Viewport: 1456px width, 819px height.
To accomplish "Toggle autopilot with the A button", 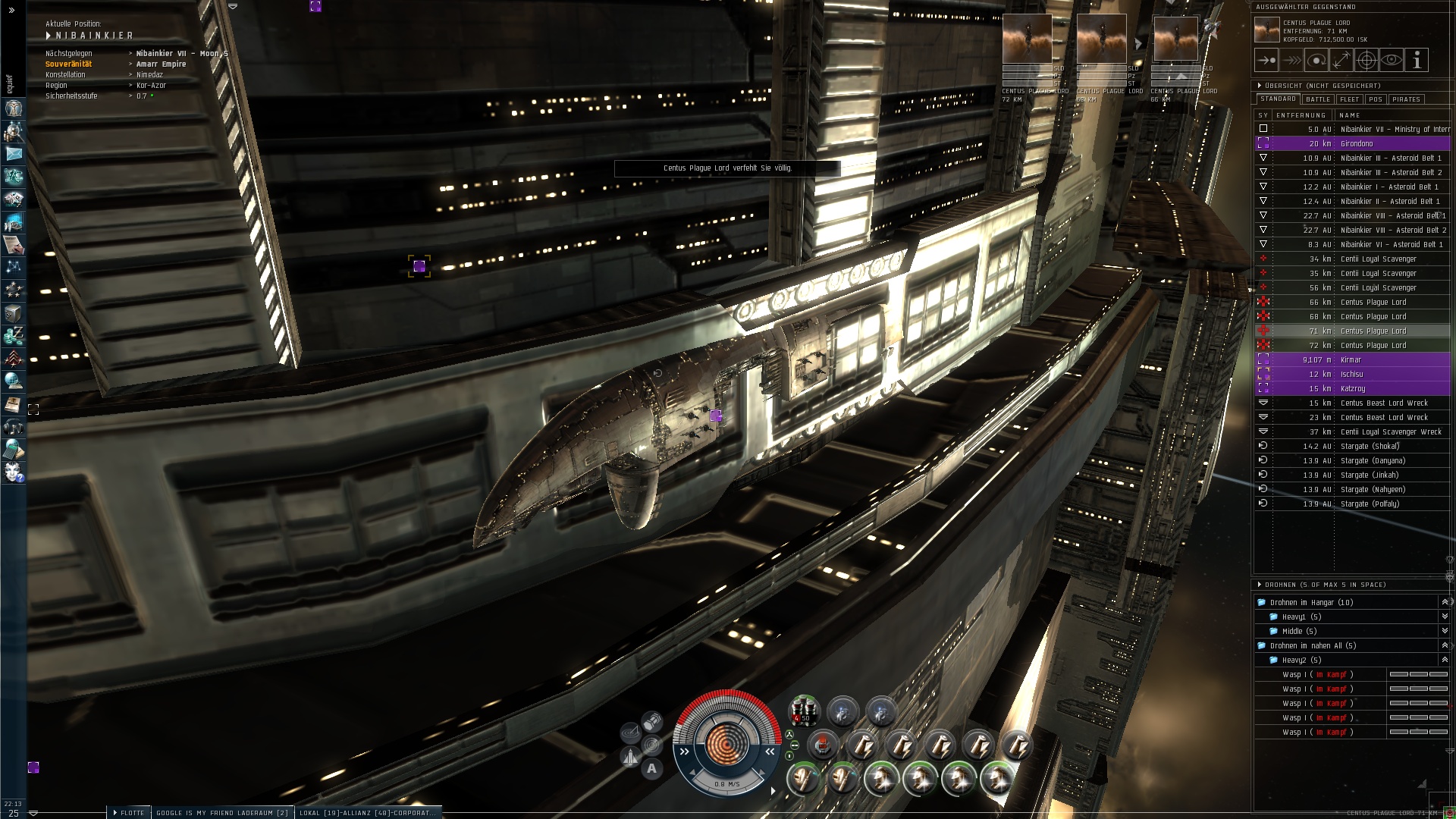I will coord(651,769).
